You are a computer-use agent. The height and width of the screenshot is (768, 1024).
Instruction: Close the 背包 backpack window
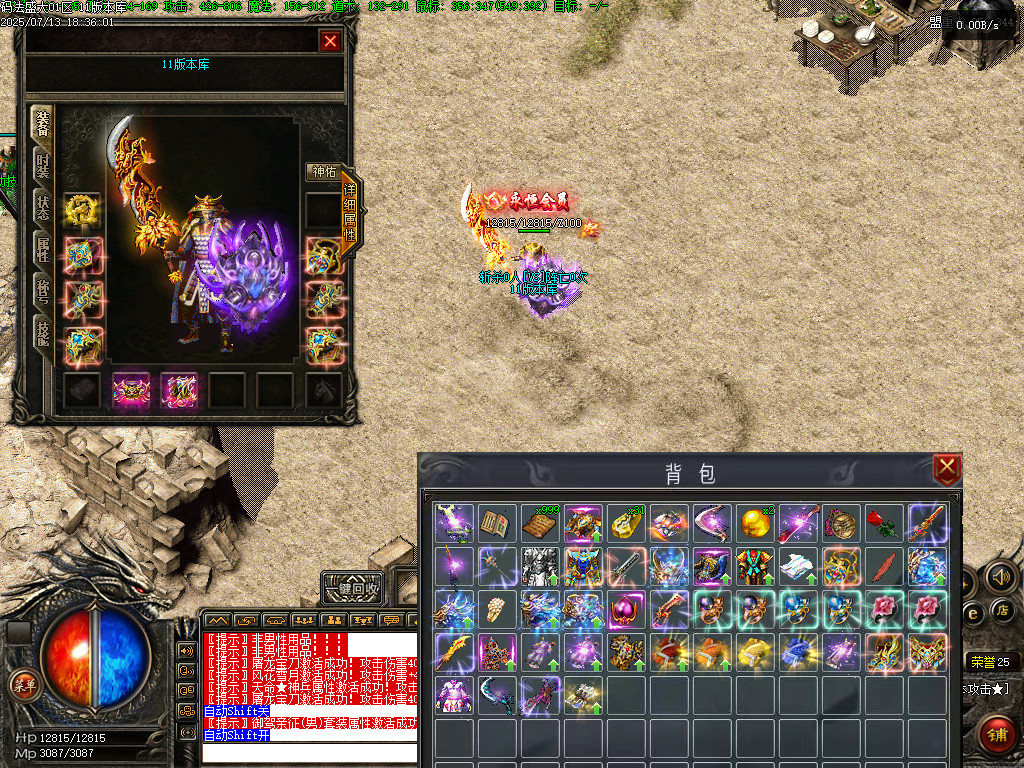(x=946, y=468)
